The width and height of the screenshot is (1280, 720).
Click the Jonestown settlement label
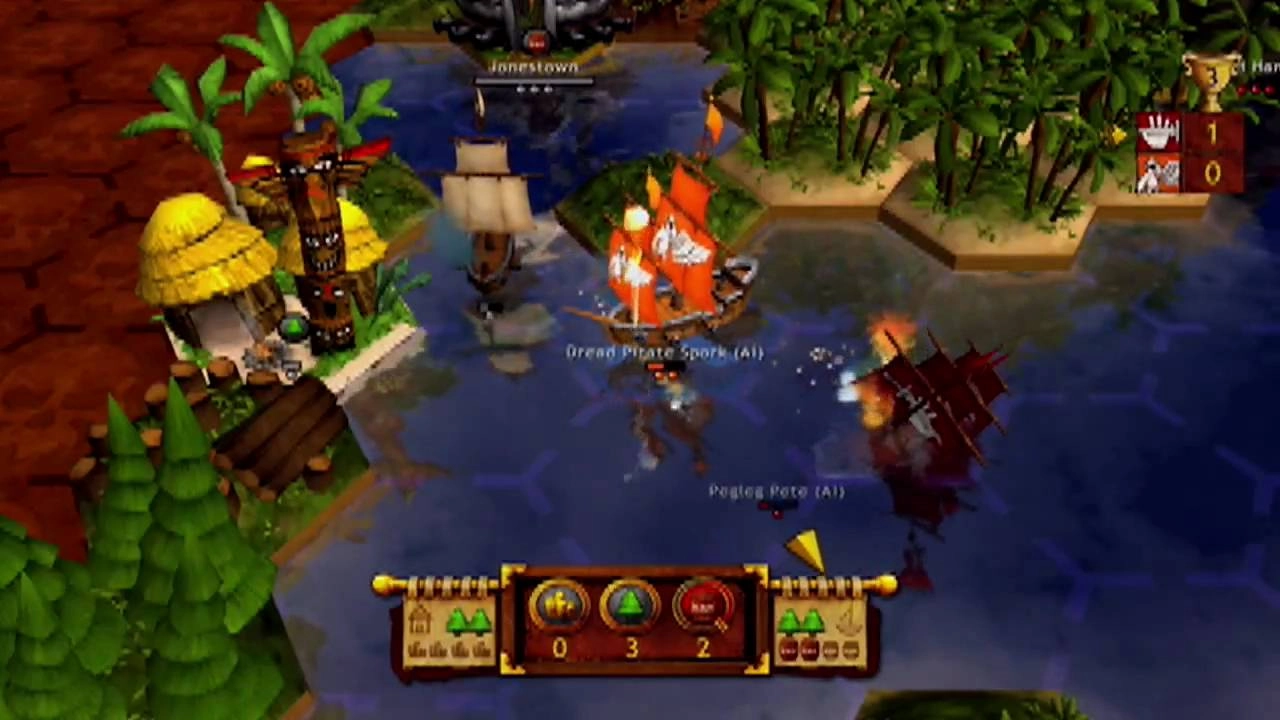point(534,67)
